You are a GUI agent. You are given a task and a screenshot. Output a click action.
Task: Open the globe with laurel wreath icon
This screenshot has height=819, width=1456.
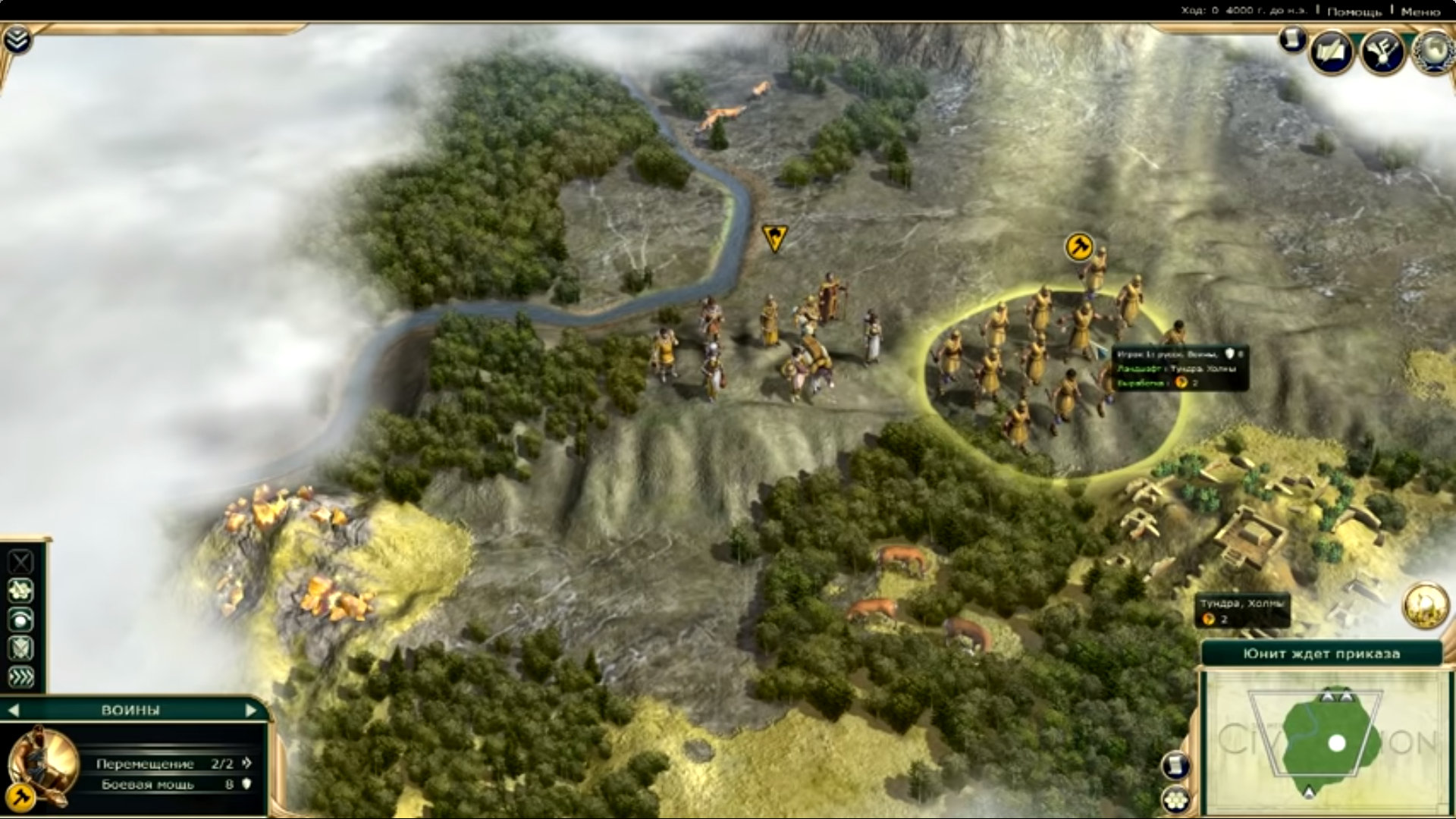coord(1432,52)
